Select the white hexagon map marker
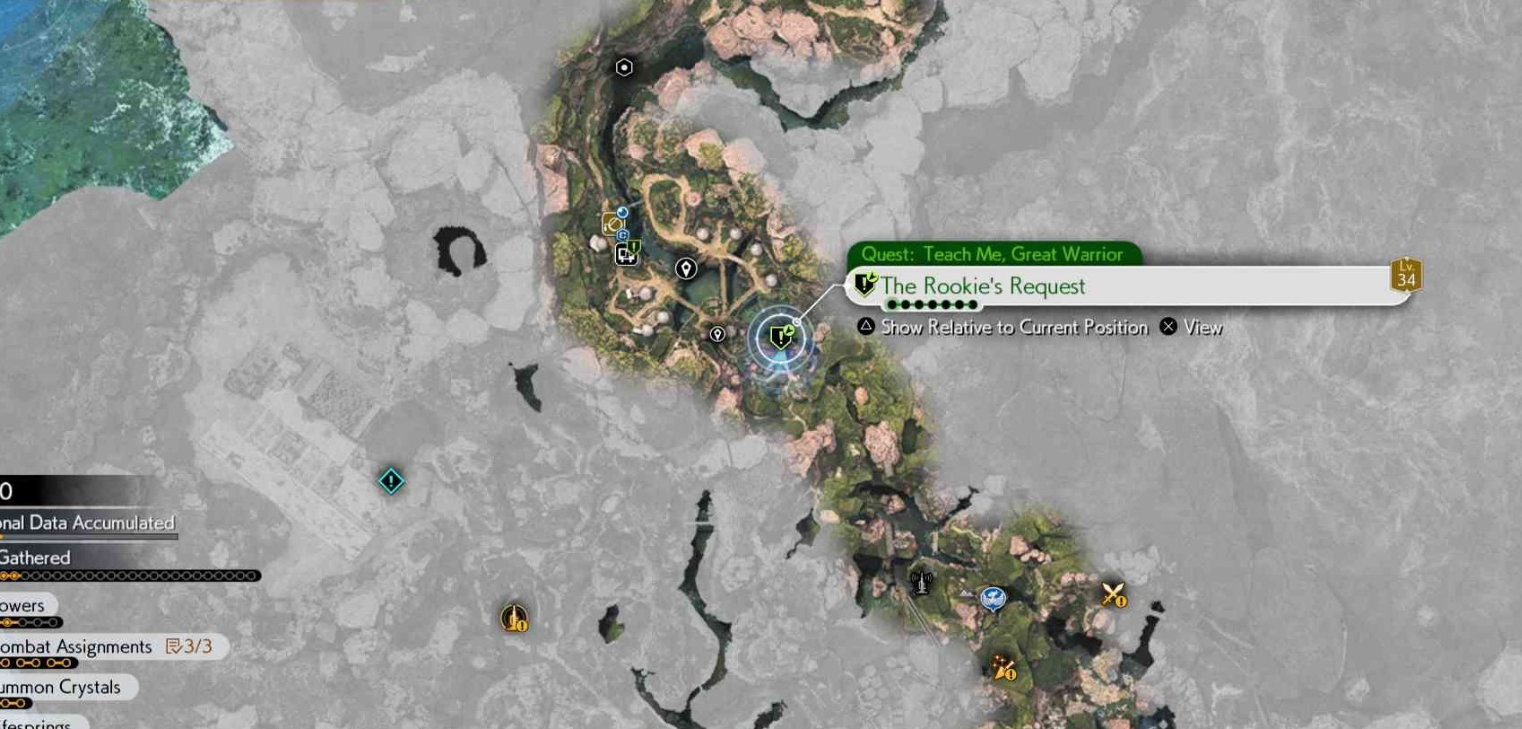 click(624, 68)
